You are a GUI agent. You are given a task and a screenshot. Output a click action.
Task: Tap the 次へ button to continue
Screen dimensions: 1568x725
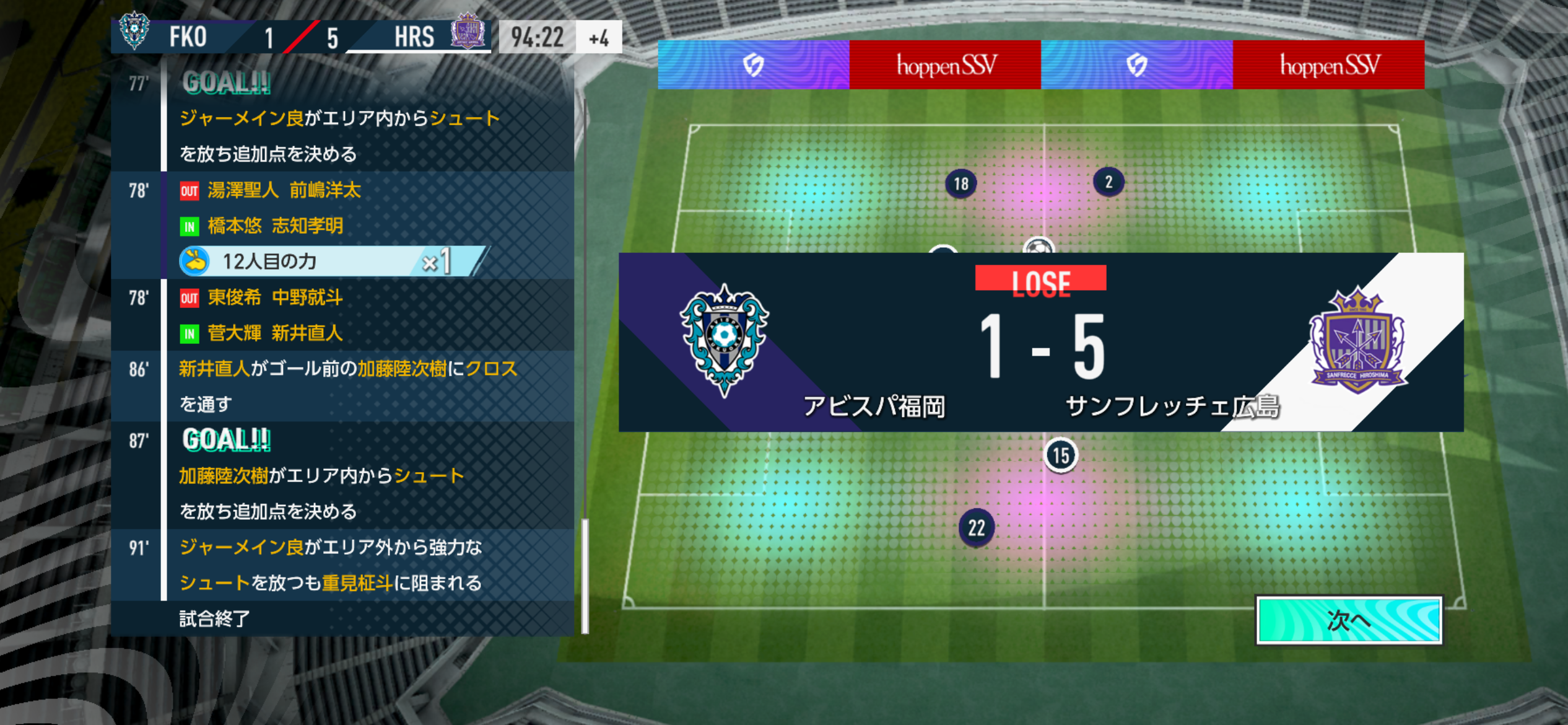point(1349,620)
